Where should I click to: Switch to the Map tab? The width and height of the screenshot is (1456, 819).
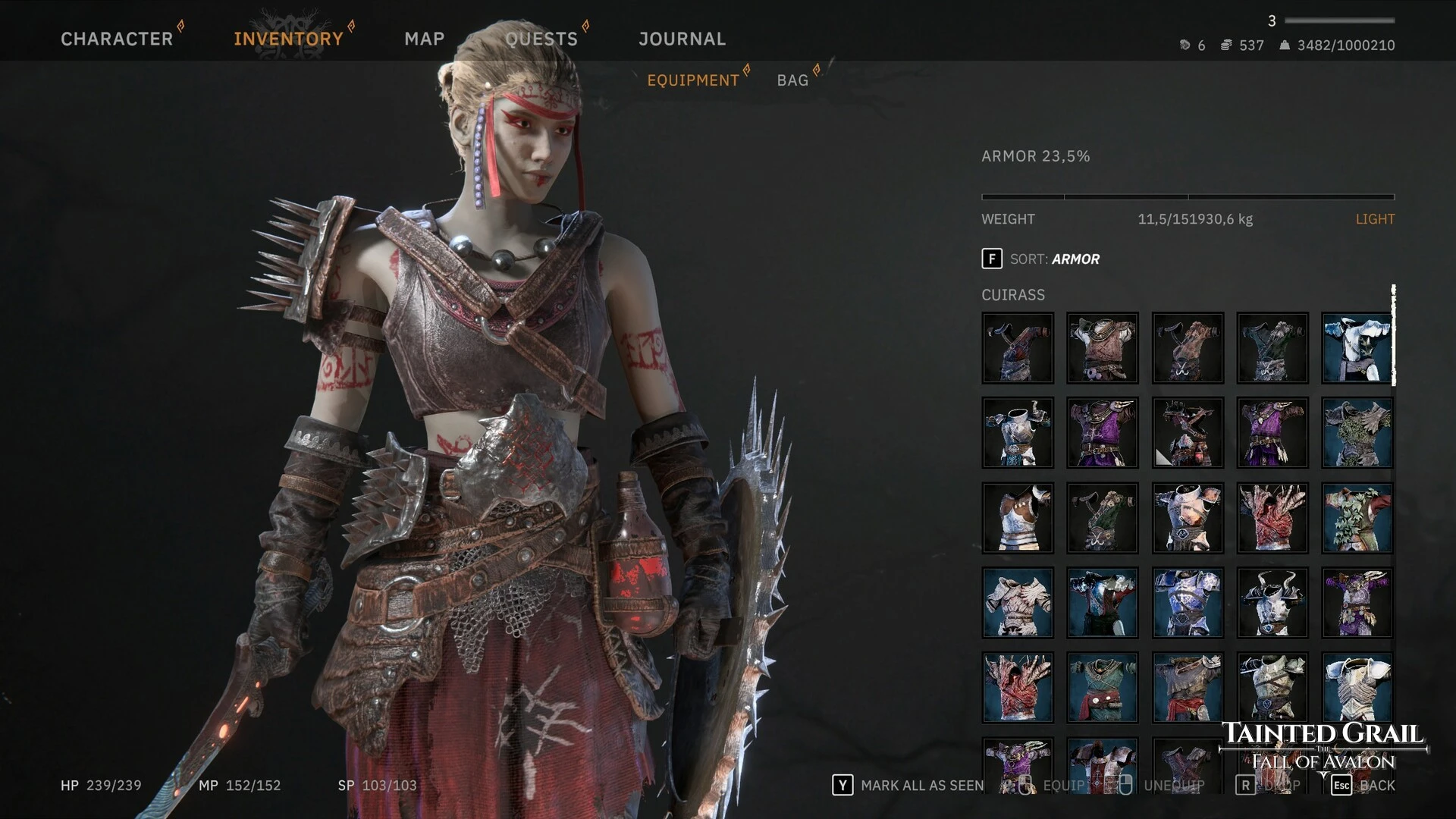[x=424, y=39]
